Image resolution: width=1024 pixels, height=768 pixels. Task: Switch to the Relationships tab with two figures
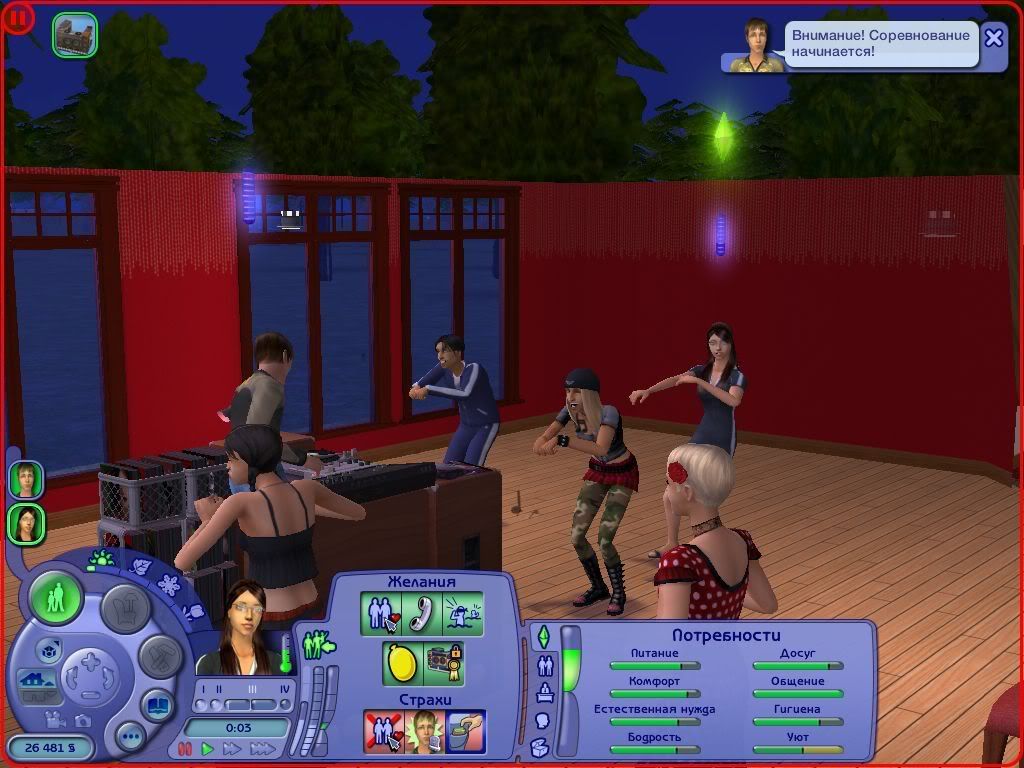pos(545,664)
